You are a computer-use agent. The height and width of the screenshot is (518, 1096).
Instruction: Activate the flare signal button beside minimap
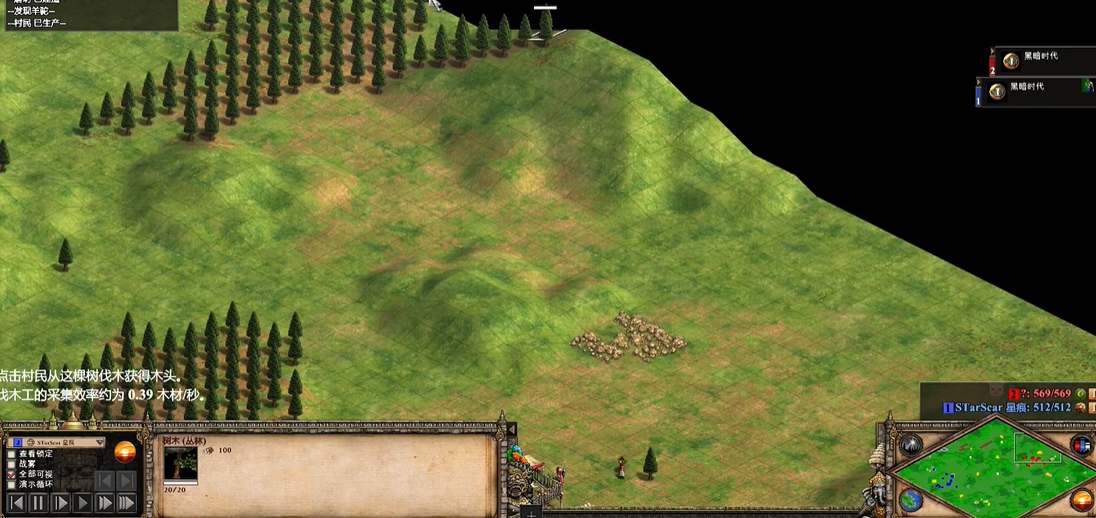[x=910, y=445]
